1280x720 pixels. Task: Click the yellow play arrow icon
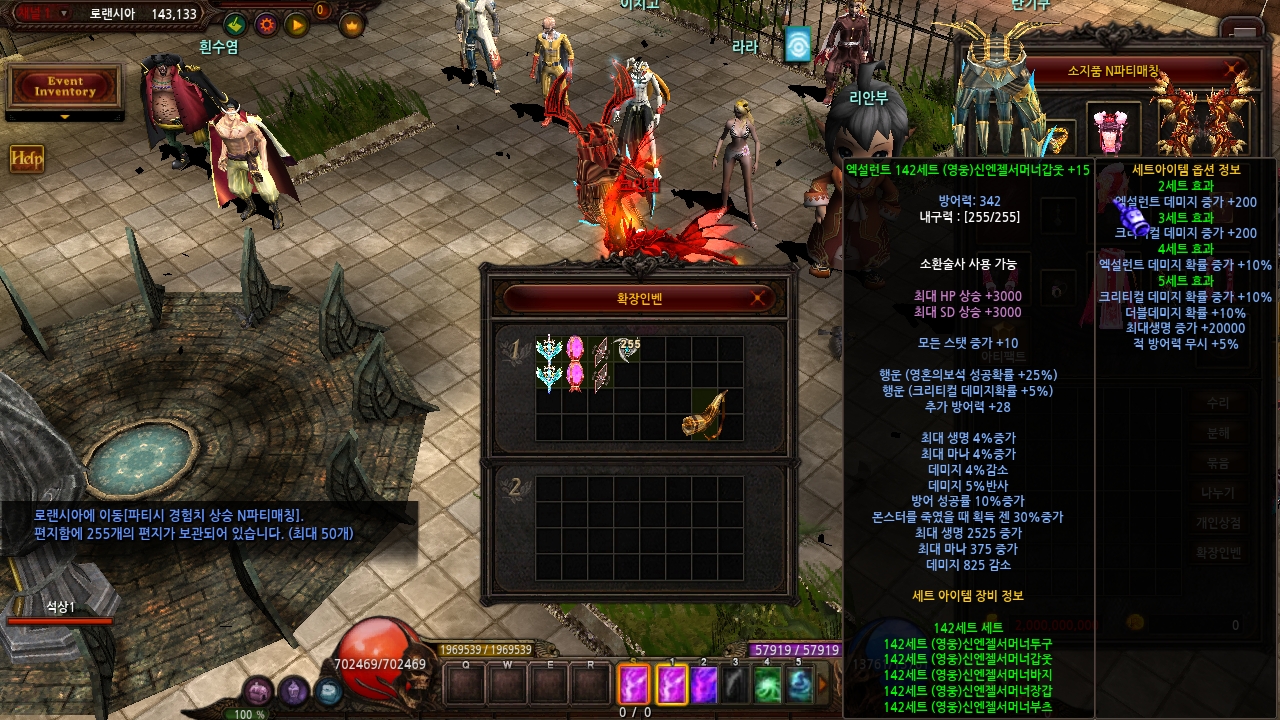(297, 25)
